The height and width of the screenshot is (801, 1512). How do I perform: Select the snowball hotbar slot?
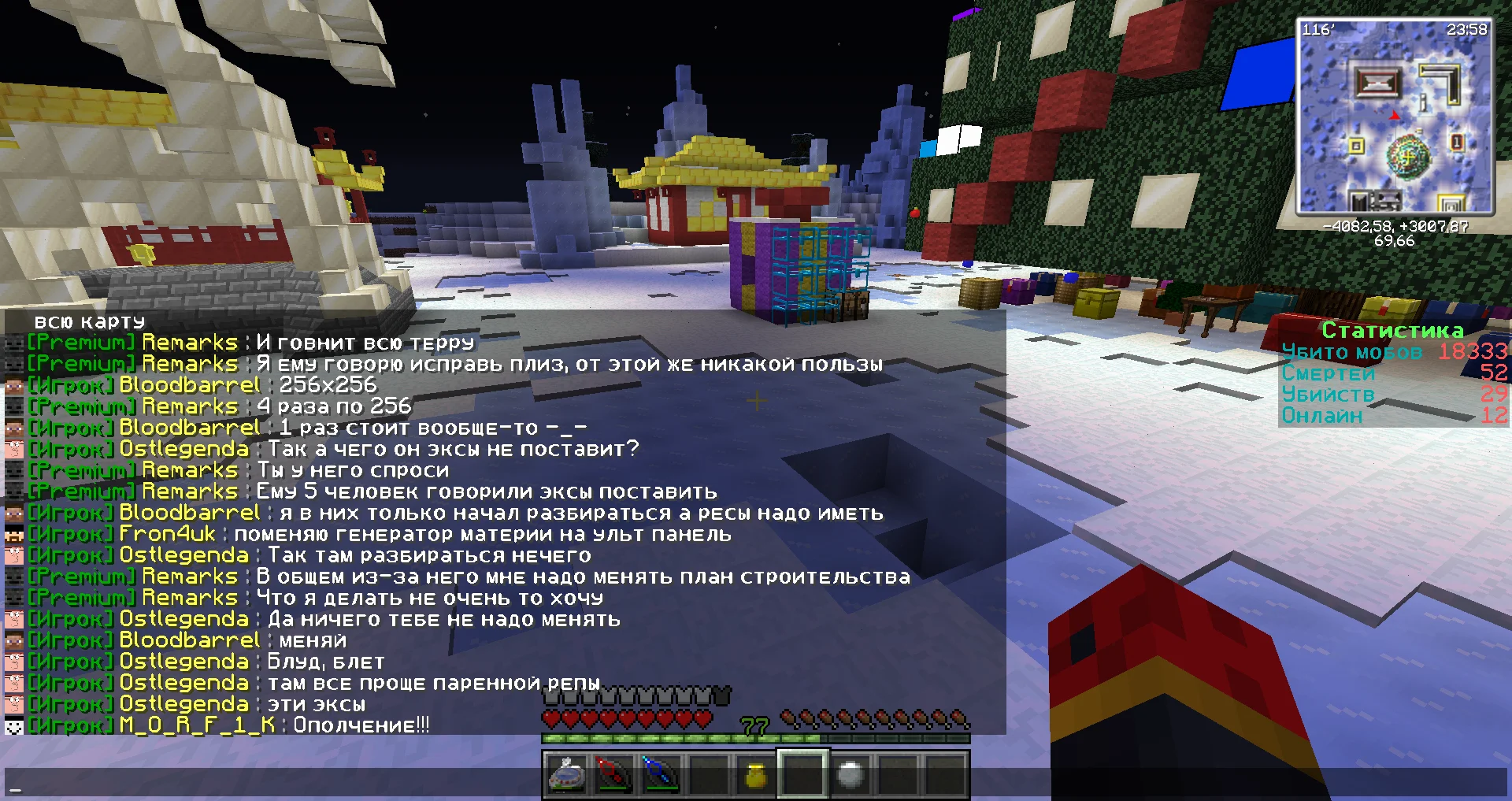tap(850, 775)
